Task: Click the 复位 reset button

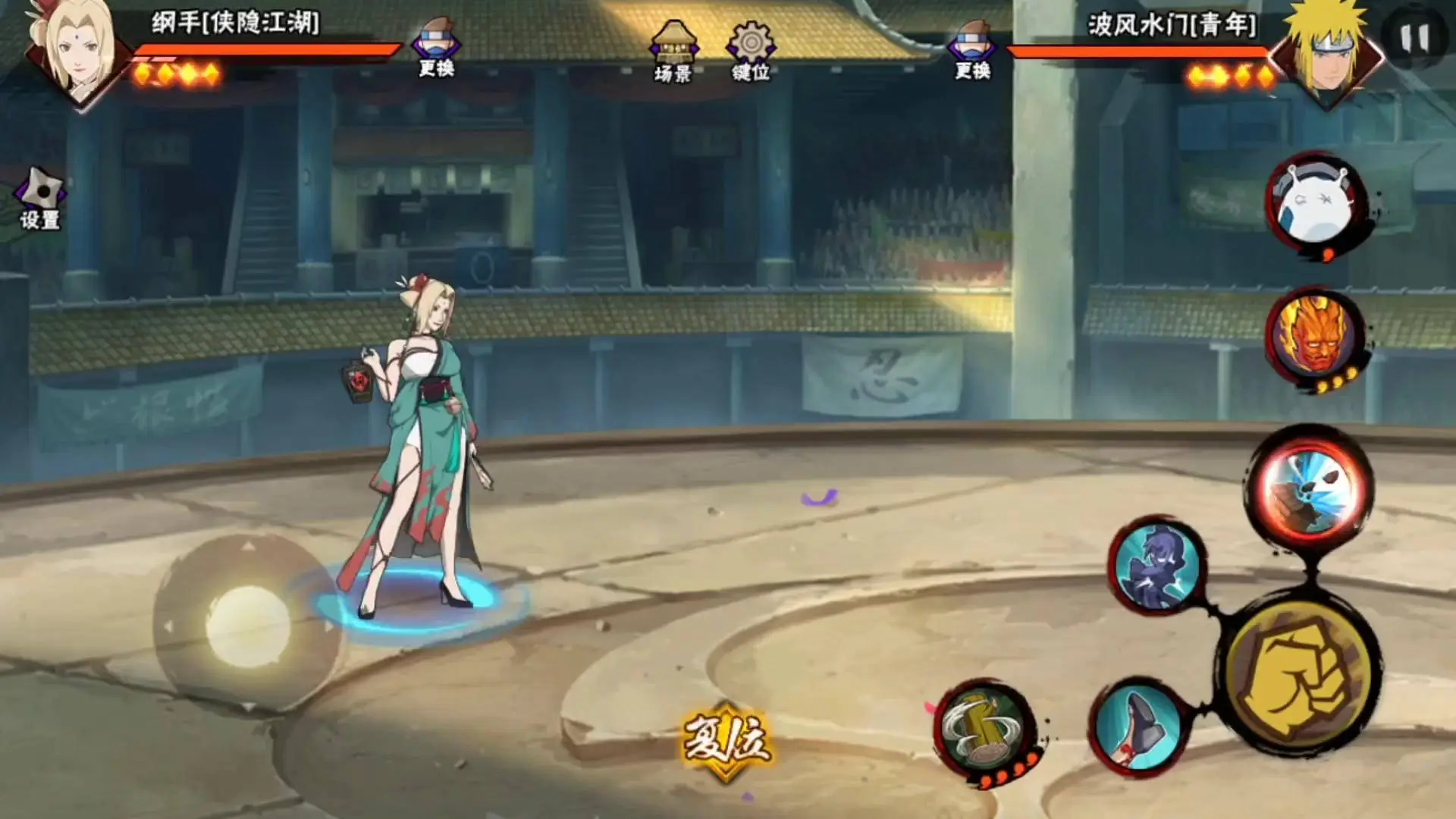Action: pyautogui.click(x=726, y=739)
